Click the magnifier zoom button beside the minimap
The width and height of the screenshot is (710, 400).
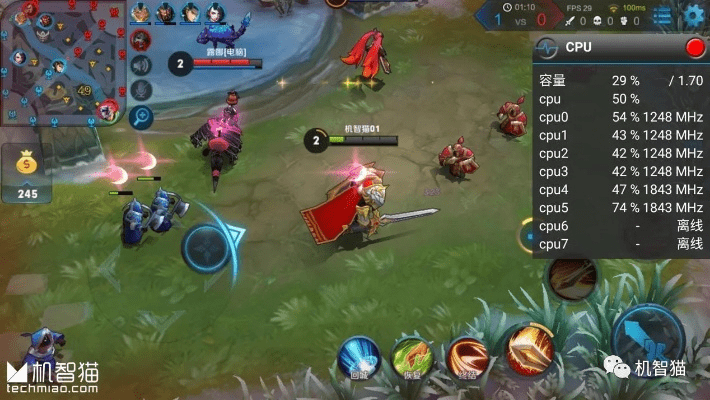[141, 117]
